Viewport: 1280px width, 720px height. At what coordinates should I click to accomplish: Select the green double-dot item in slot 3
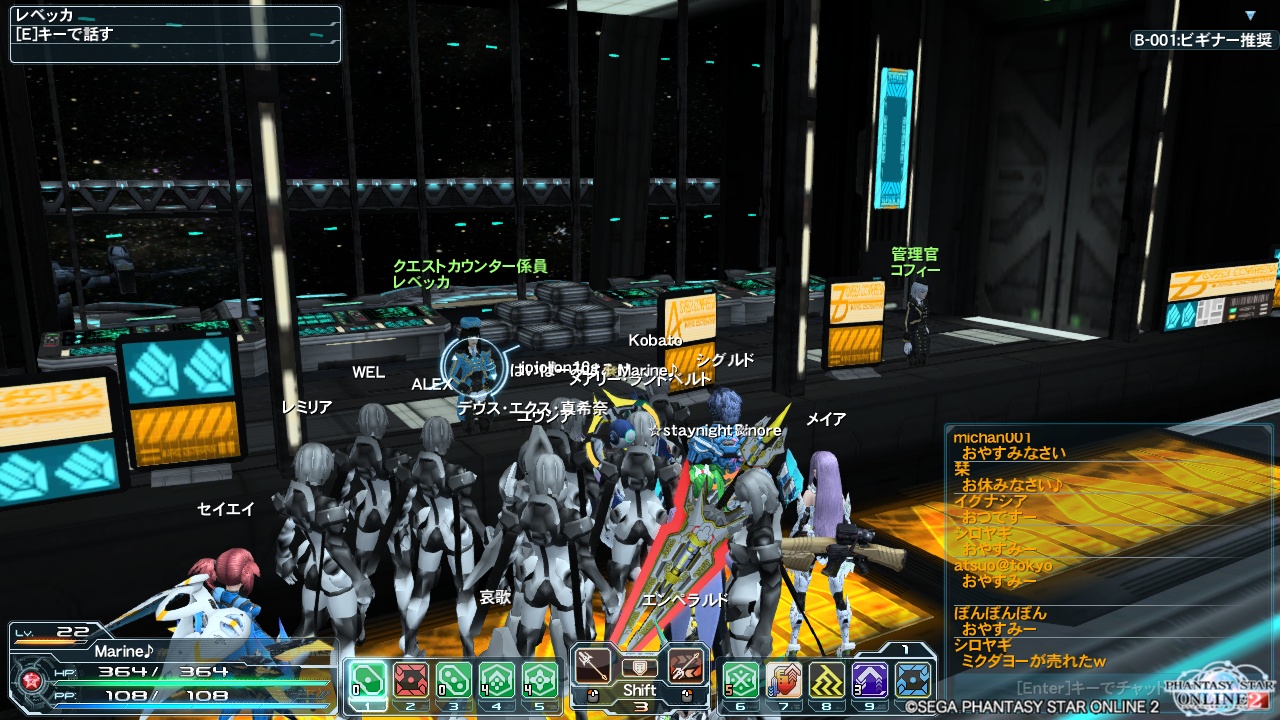pos(454,680)
